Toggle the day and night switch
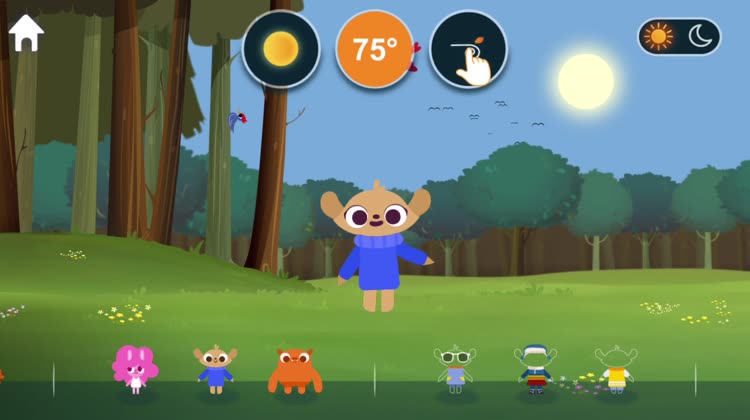 pos(679,37)
